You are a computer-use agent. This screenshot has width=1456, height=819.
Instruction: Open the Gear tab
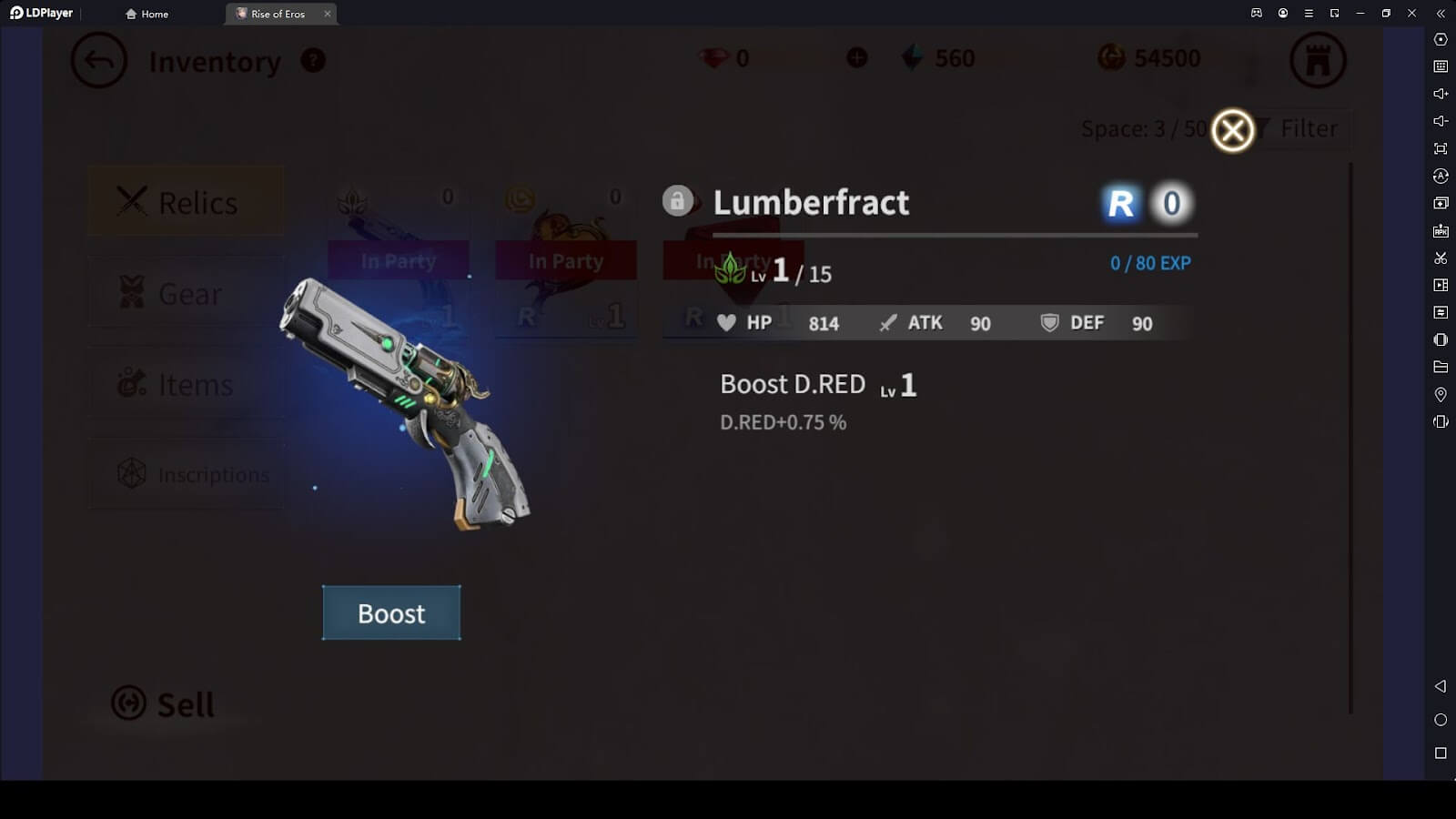click(x=186, y=293)
